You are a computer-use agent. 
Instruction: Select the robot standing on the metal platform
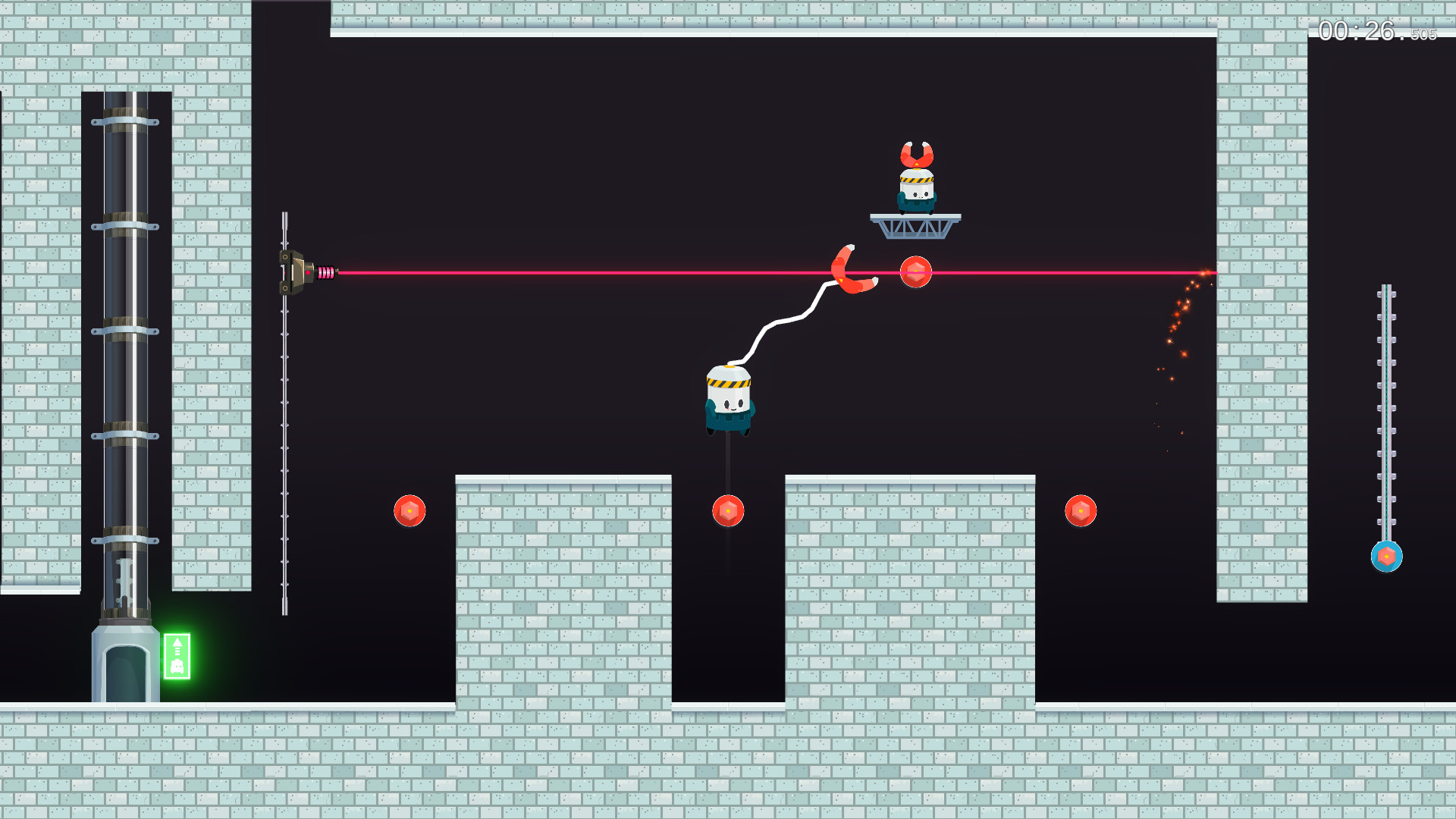(918, 193)
